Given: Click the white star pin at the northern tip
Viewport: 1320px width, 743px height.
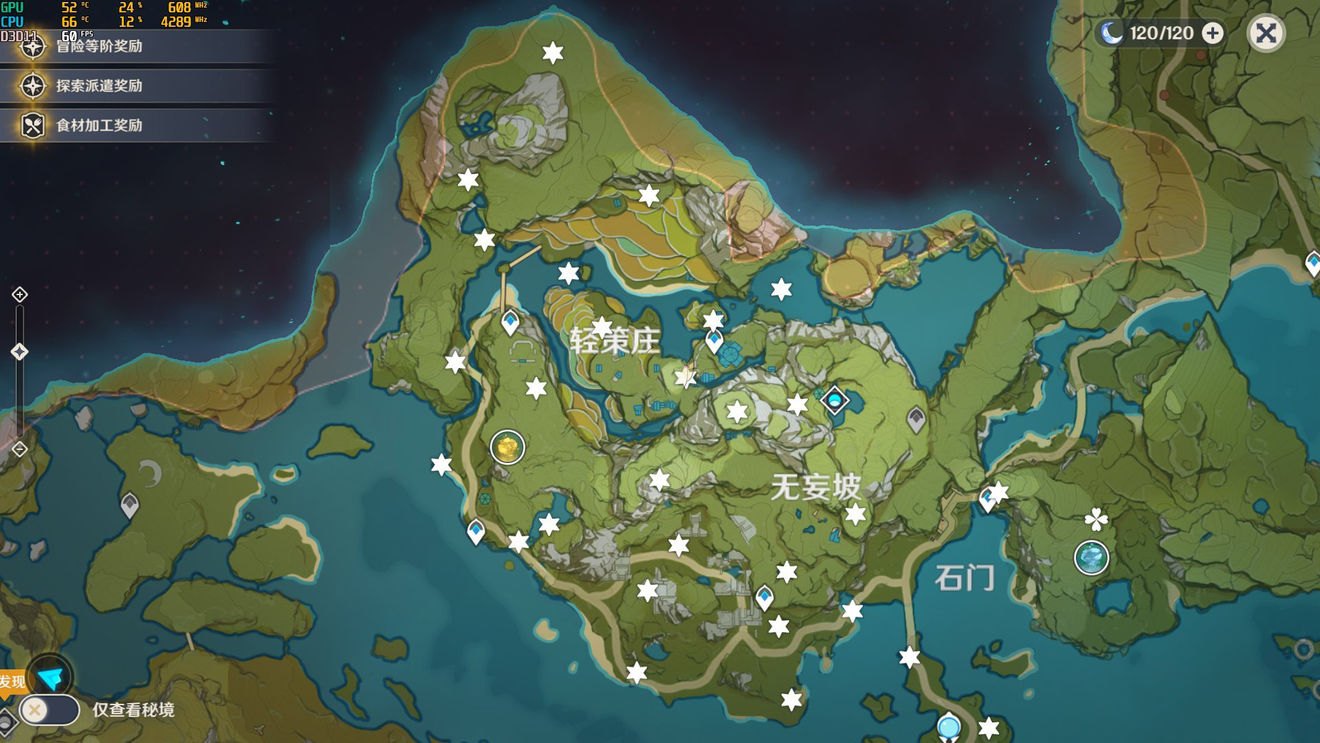Looking at the screenshot, I should (552, 53).
